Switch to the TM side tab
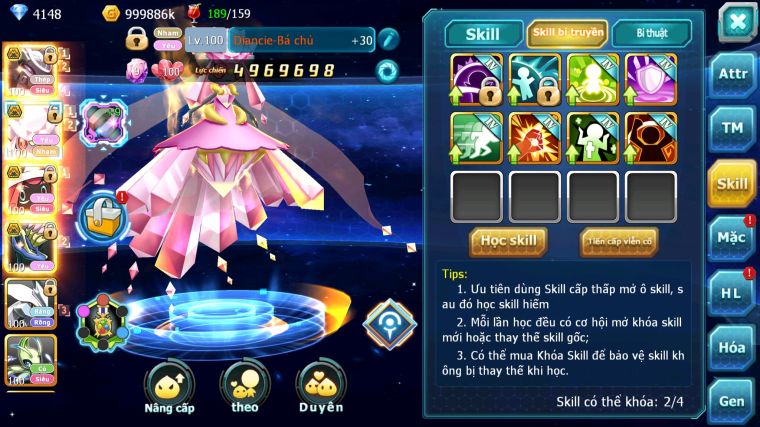This screenshot has height=427, width=760. click(732, 127)
